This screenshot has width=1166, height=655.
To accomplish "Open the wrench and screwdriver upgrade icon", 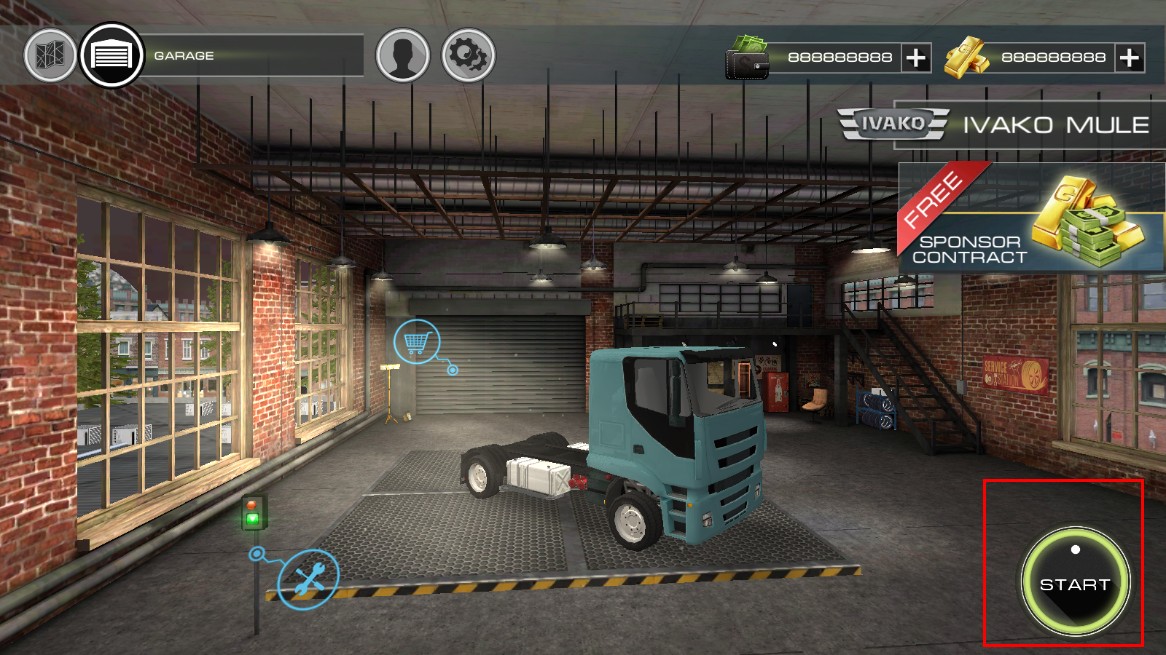I will (x=309, y=578).
